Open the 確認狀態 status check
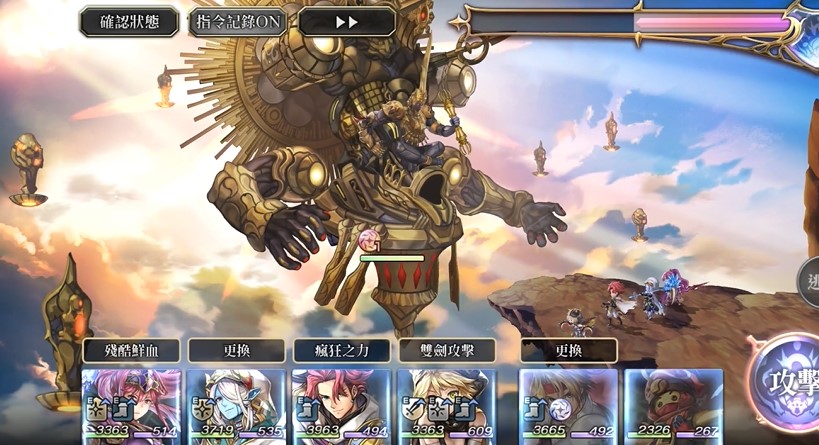The image size is (819, 445). pos(129,22)
